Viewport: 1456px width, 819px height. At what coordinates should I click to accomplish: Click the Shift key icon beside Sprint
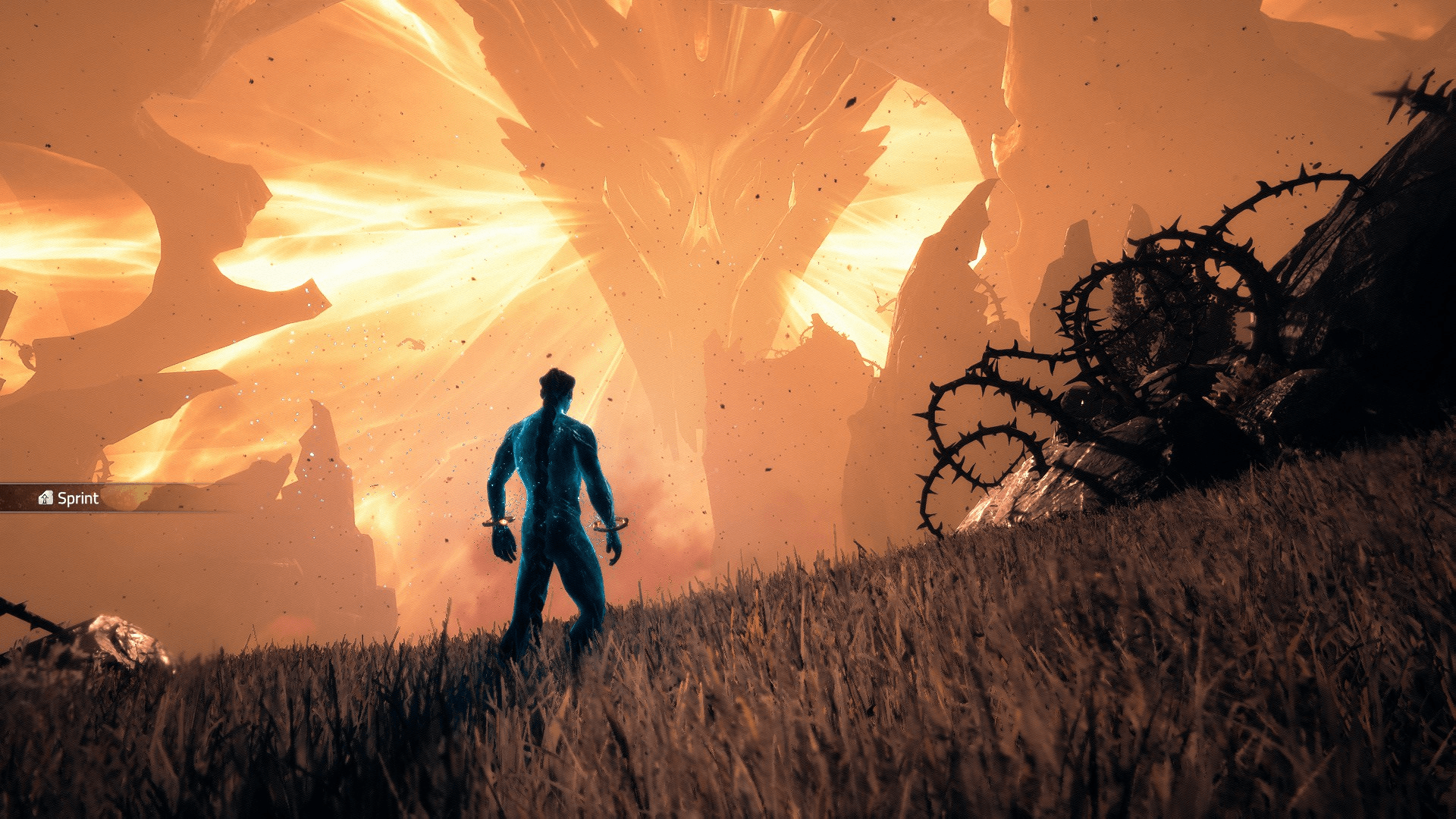click(46, 498)
